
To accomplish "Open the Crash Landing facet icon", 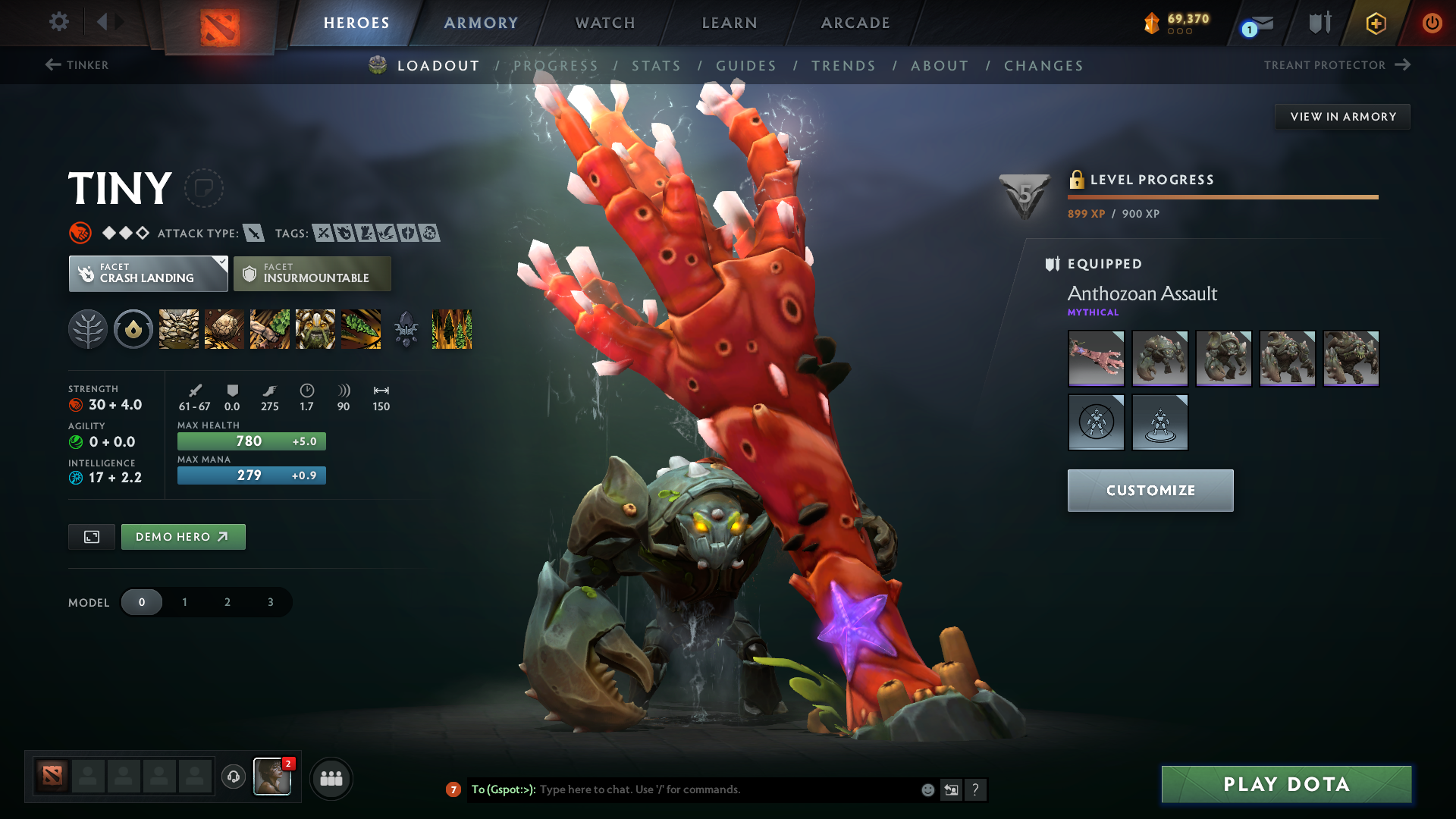I will click(86, 273).
